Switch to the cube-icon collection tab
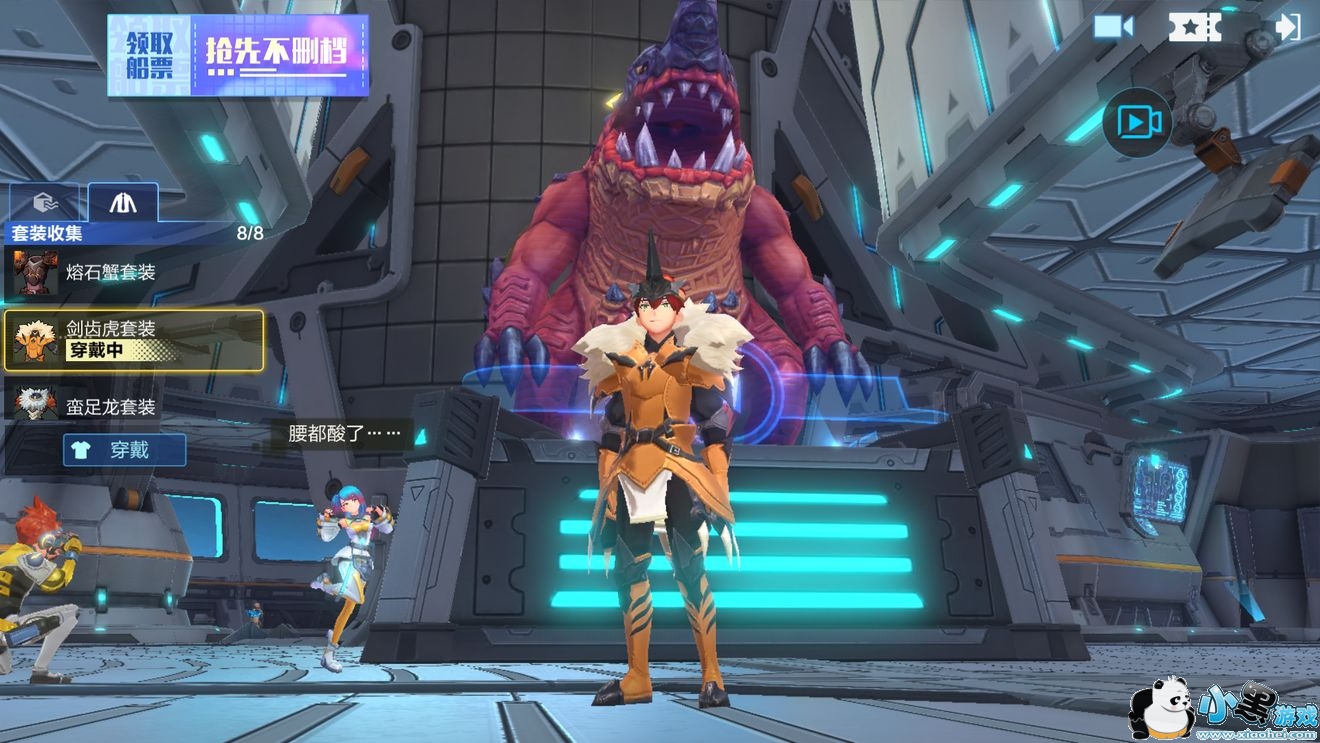The image size is (1320, 743). point(44,203)
